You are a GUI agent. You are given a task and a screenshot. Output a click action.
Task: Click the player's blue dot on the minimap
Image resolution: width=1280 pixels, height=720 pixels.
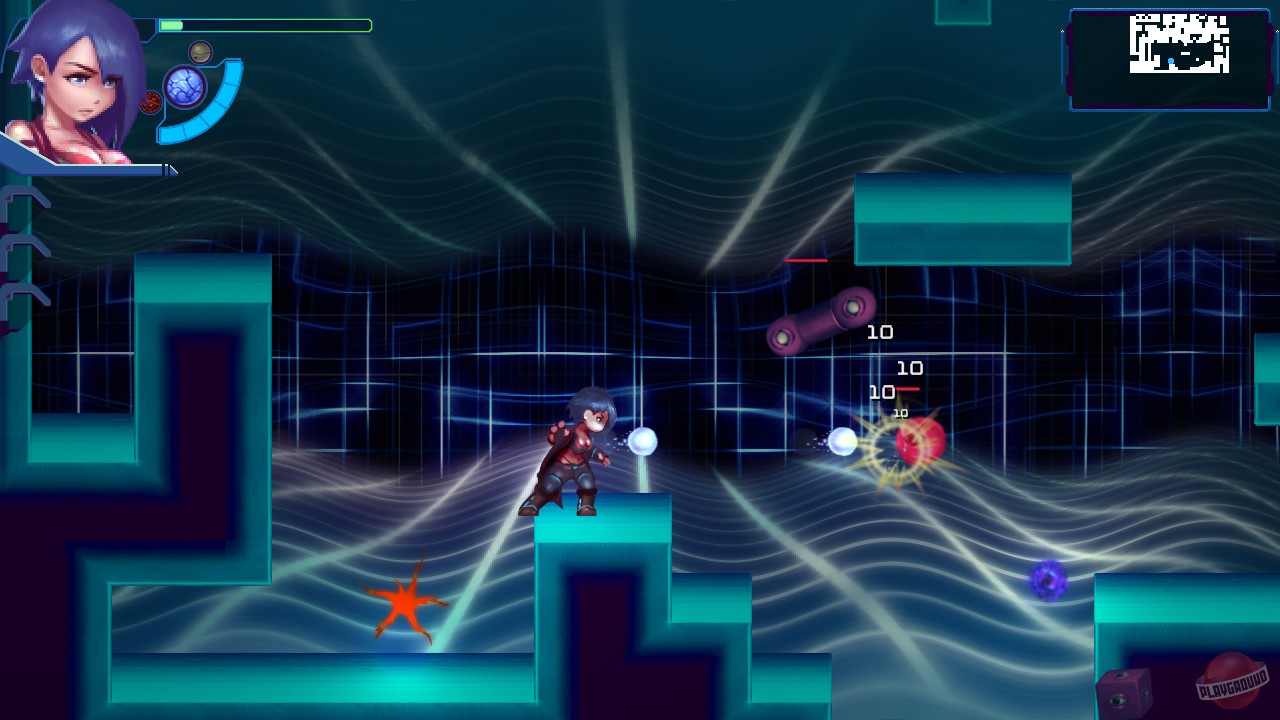[1171, 60]
